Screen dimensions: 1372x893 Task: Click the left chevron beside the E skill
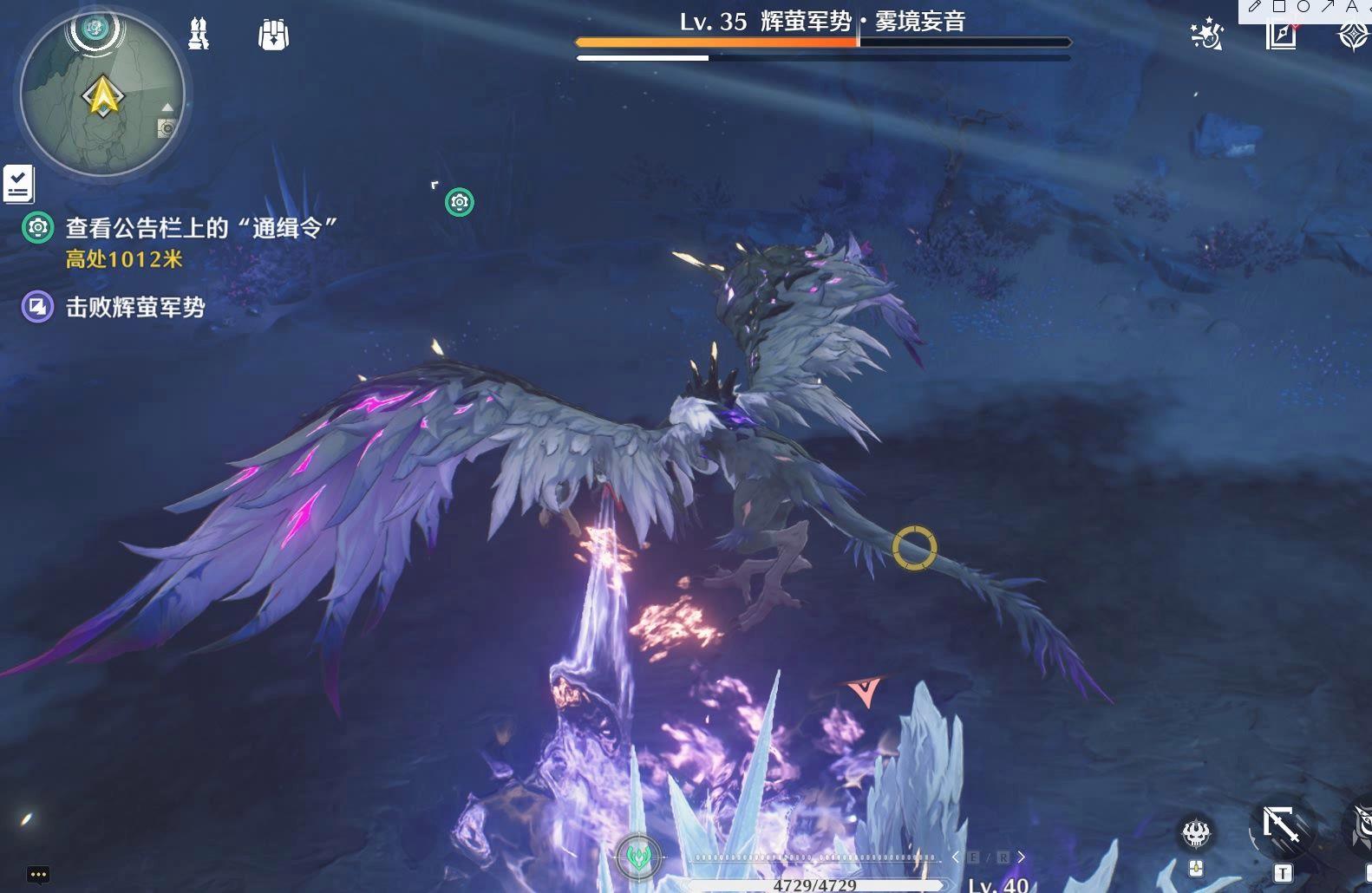click(x=956, y=857)
